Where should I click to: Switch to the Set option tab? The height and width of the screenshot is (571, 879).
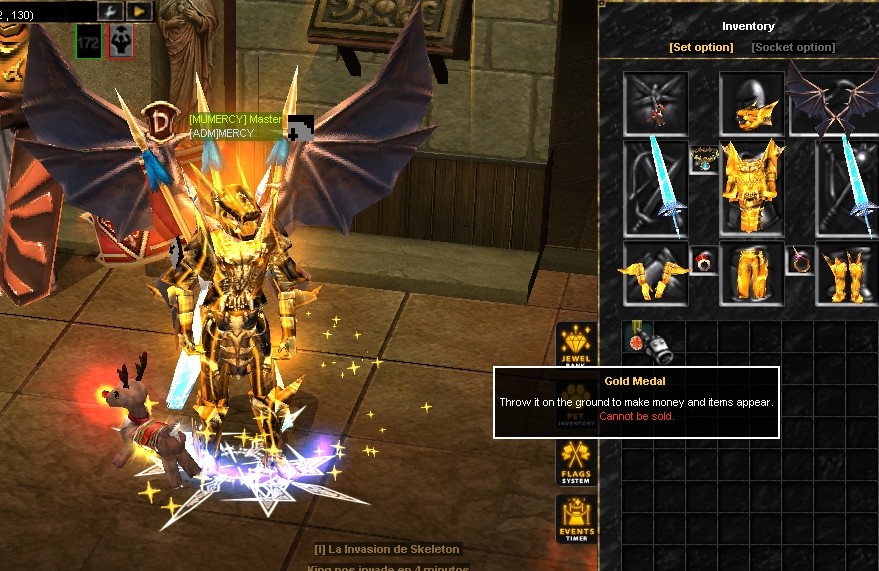(x=701, y=47)
